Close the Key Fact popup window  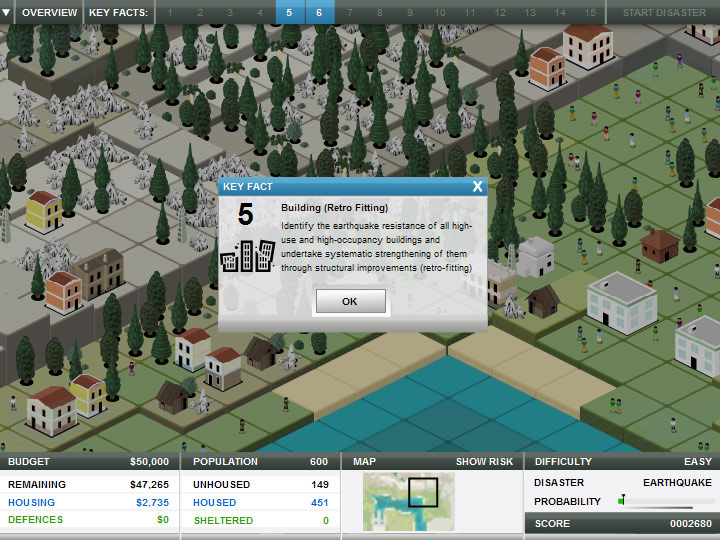click(x=478, y=186)
